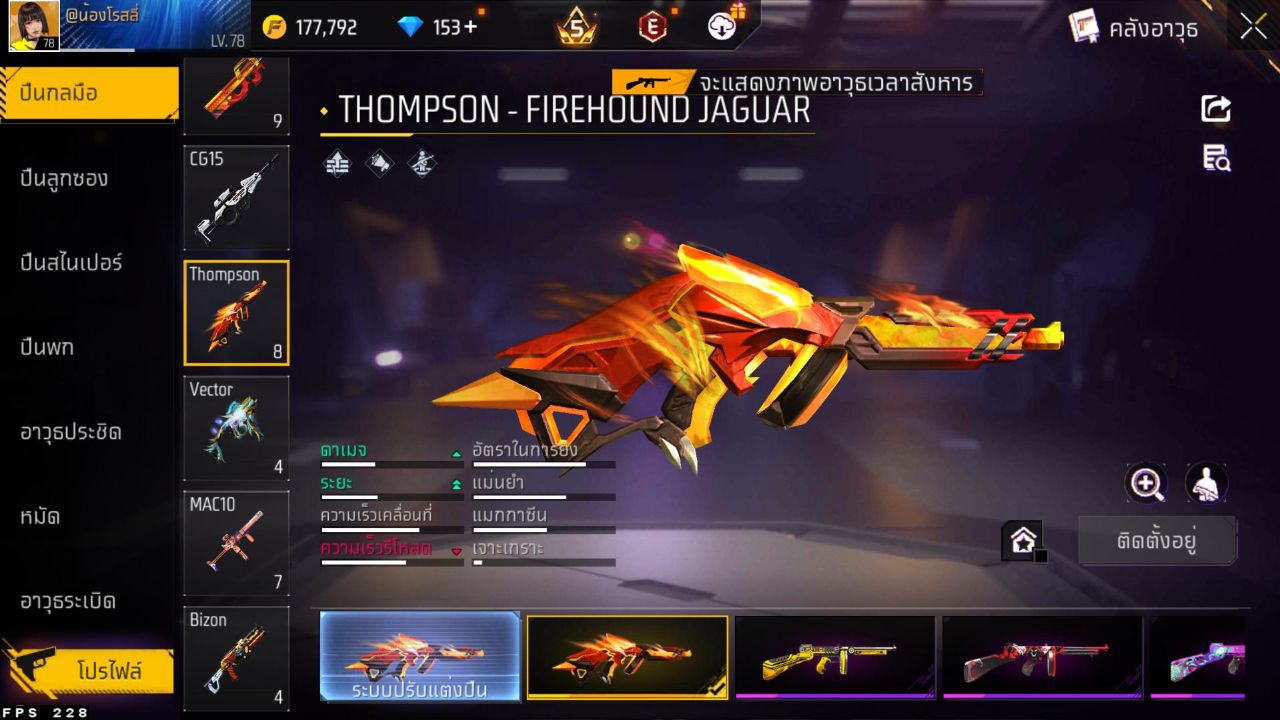Click the share weapon skin icon

(x=1215, y=110)
